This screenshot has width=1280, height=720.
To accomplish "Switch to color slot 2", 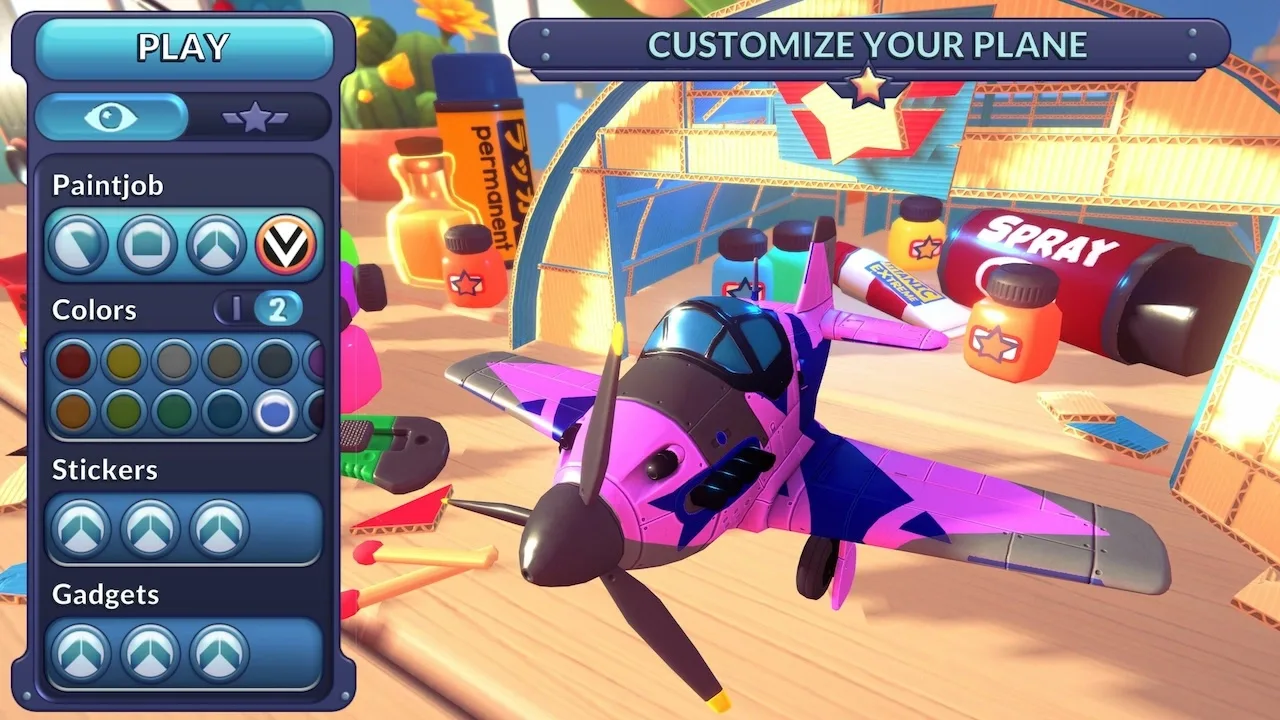I will pyautogui.click(x=277, y=309).
